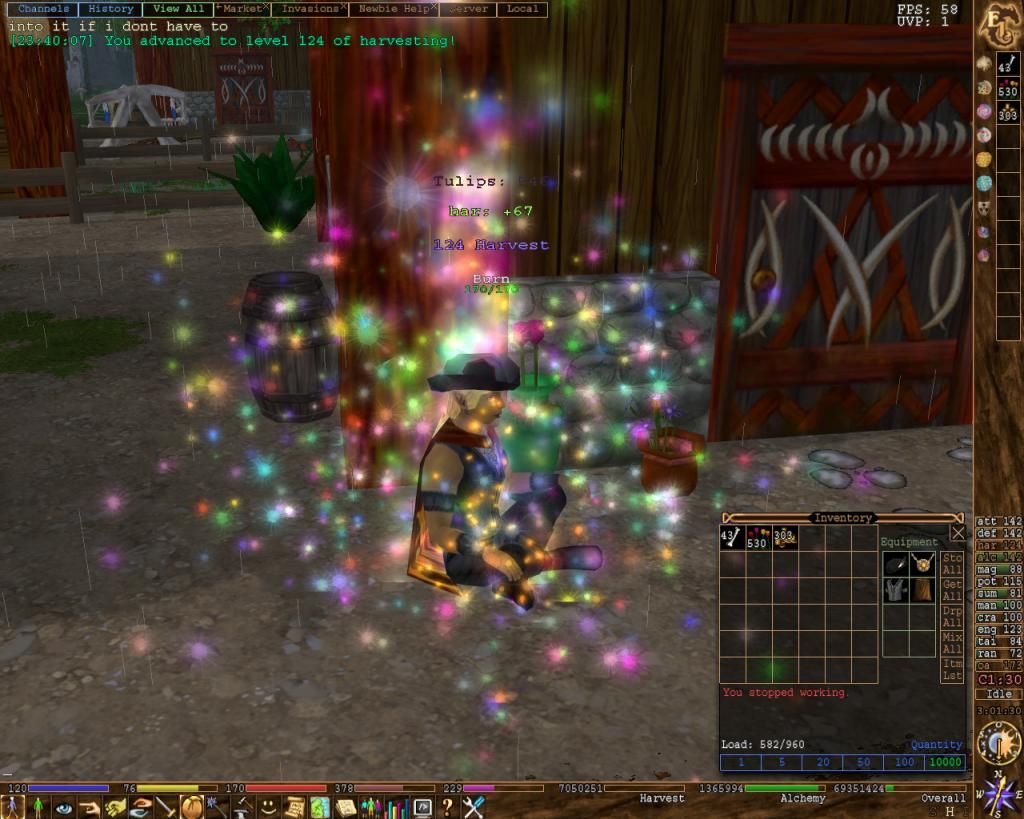Use the Drp All button

pos(952,617)
